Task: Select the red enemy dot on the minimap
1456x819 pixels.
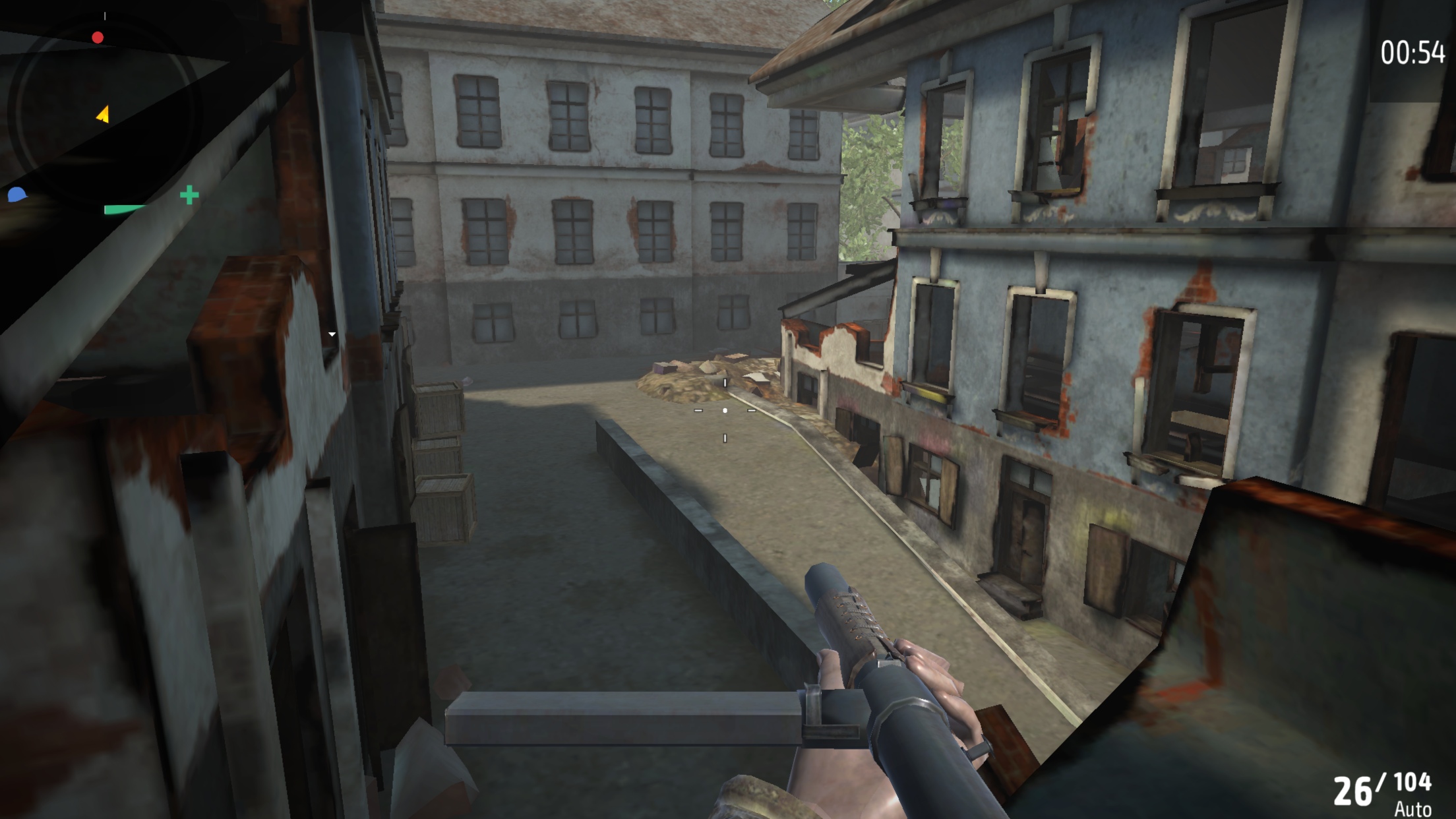Action: [x=98, y=37]
